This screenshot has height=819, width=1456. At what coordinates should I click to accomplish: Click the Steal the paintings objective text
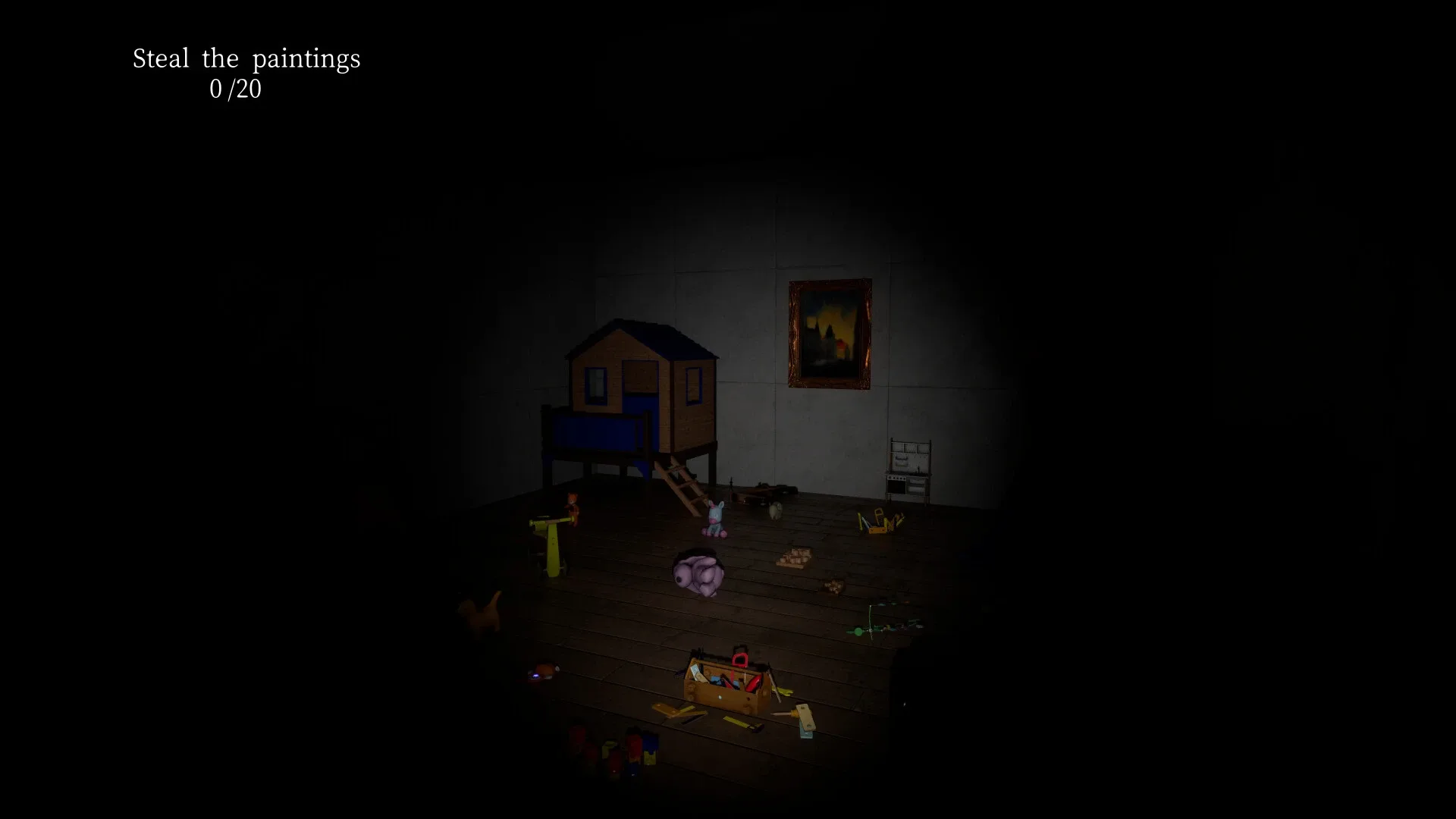click(x=246, y=58)
